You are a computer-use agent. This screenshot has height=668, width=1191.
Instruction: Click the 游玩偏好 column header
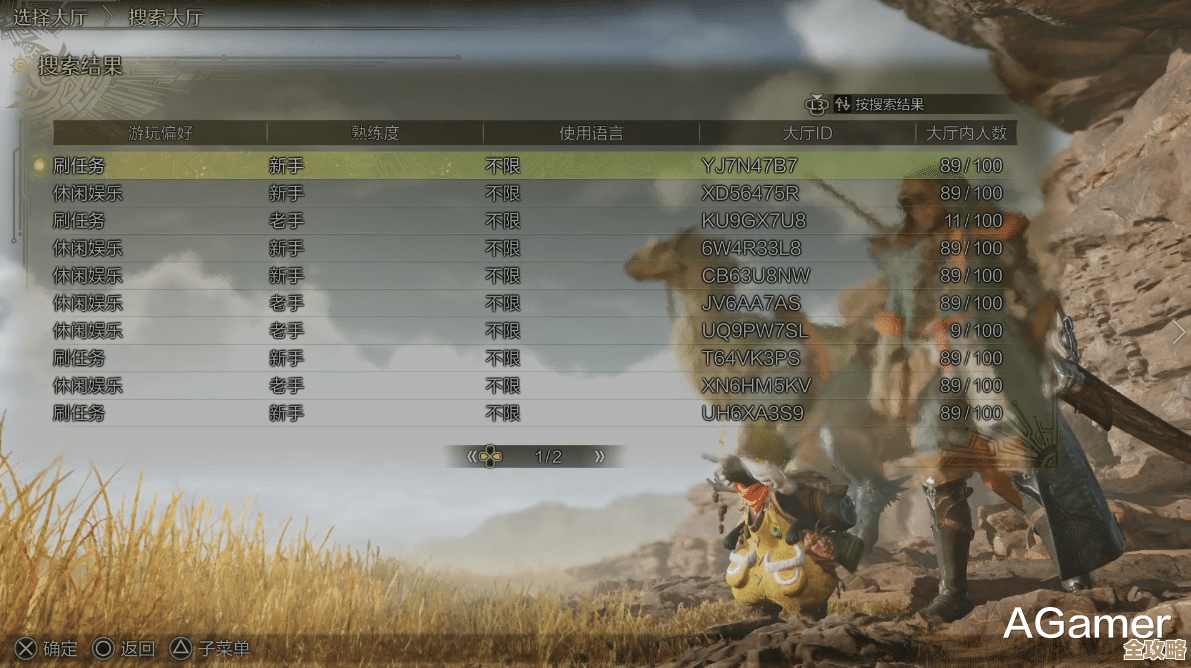160,133
